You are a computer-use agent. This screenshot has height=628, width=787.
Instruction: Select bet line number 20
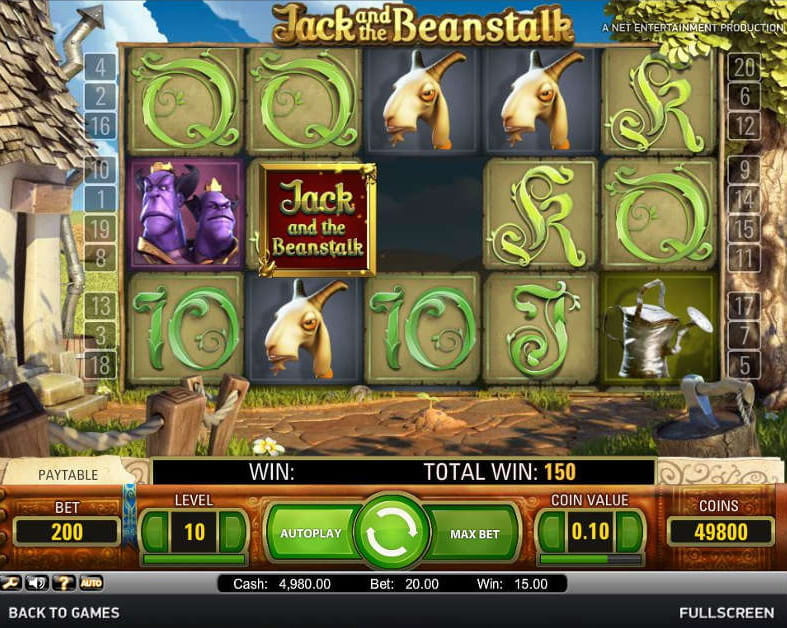click(744, 68)
